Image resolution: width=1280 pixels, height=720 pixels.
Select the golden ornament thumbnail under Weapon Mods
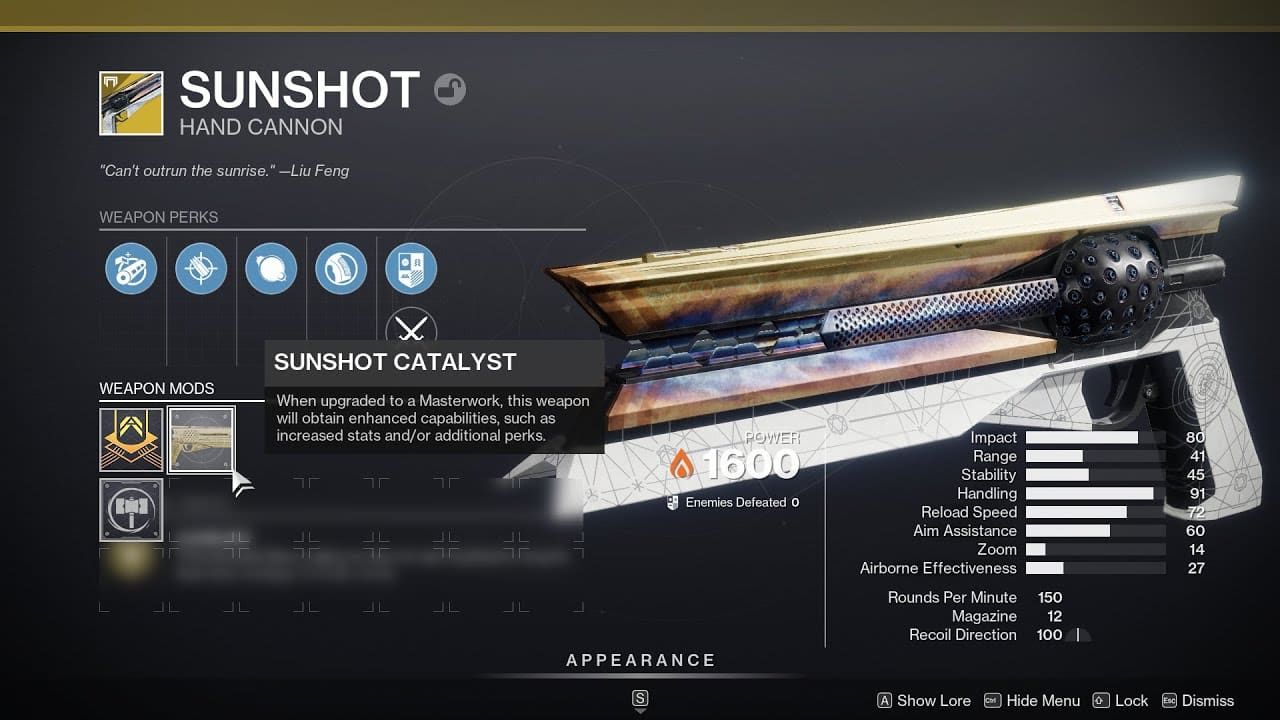tap(201, 441)
